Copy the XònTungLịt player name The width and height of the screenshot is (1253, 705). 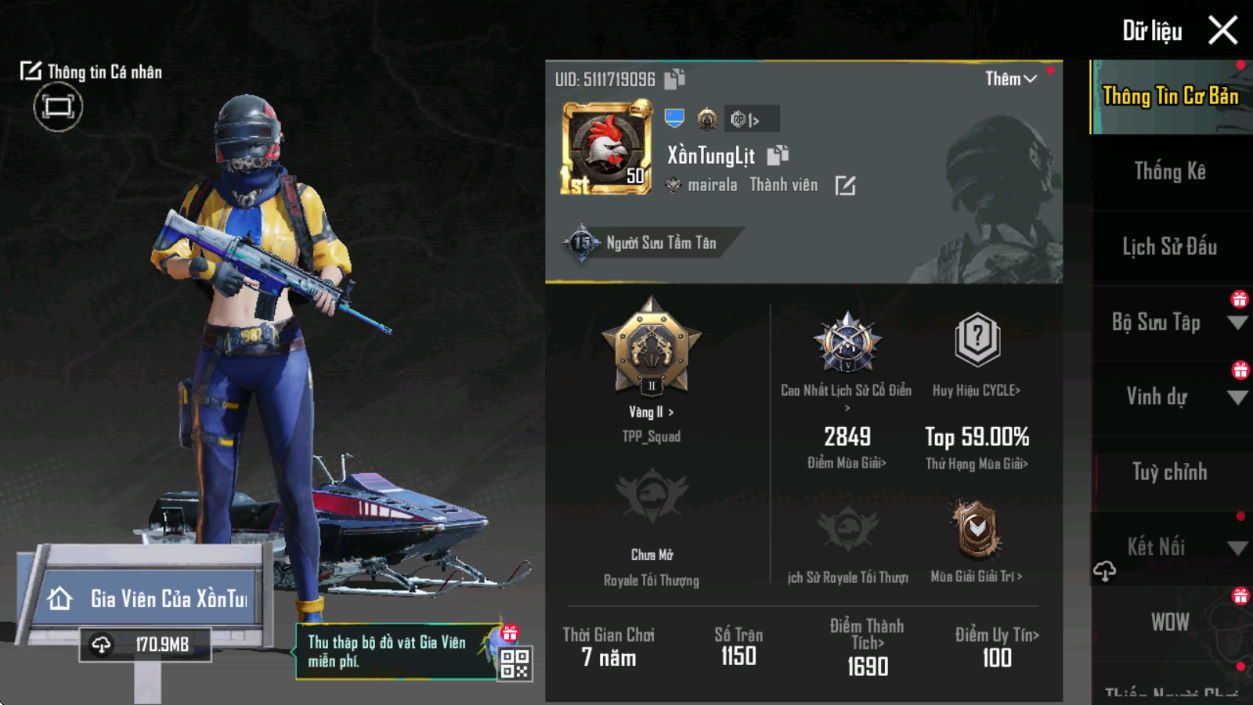pyautogui.click(x=778, y=156)
